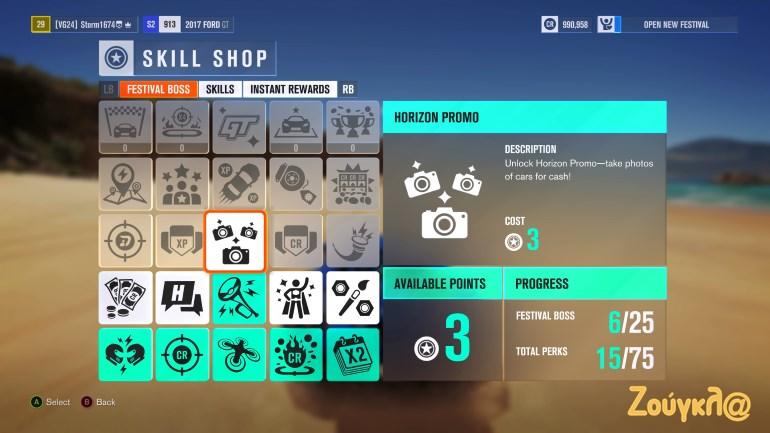The image size is (770, 433).
Task: Pick the map pin location perk
Action: [126, 184]
